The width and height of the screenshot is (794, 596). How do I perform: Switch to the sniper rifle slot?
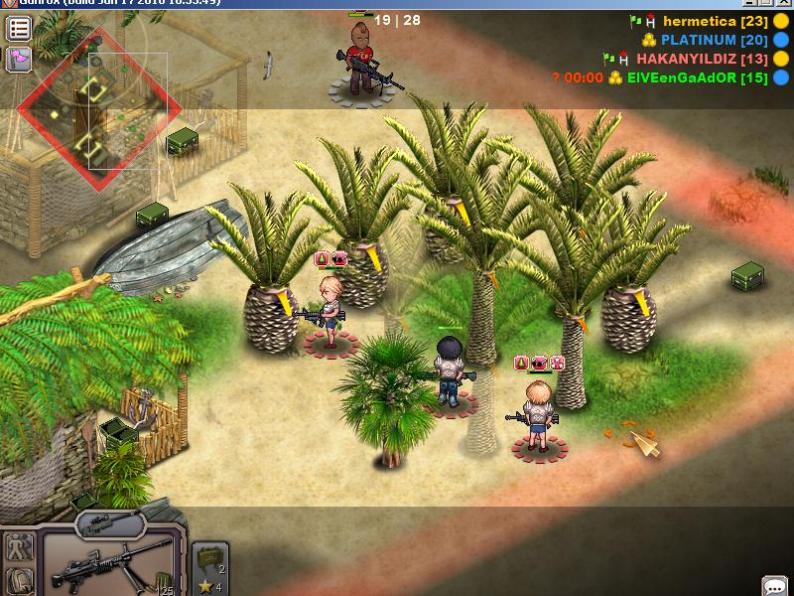108,523
